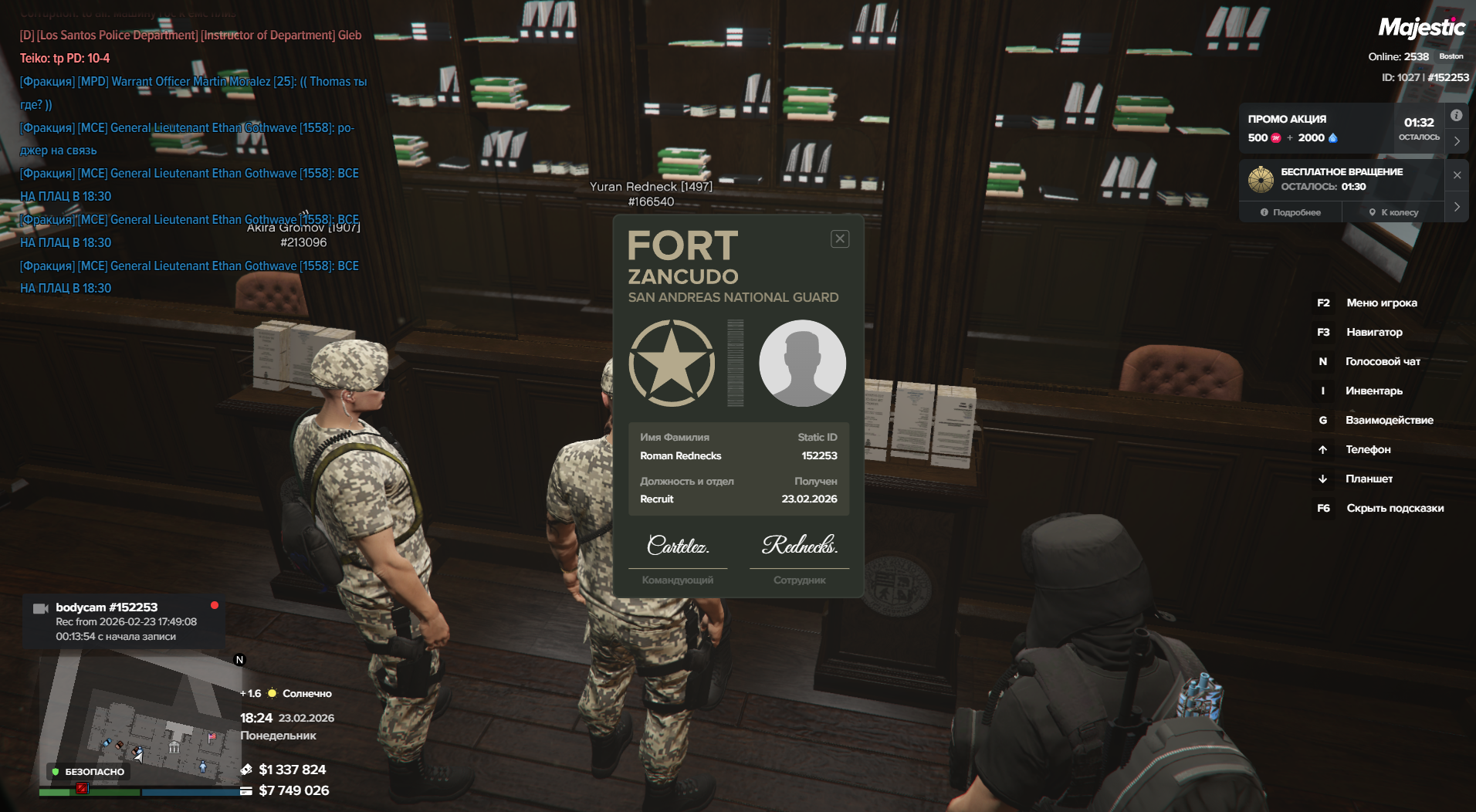Close the Fort Zancudo ID card
Viewport: 1476px width, 812px height.
tap(840, 239)
